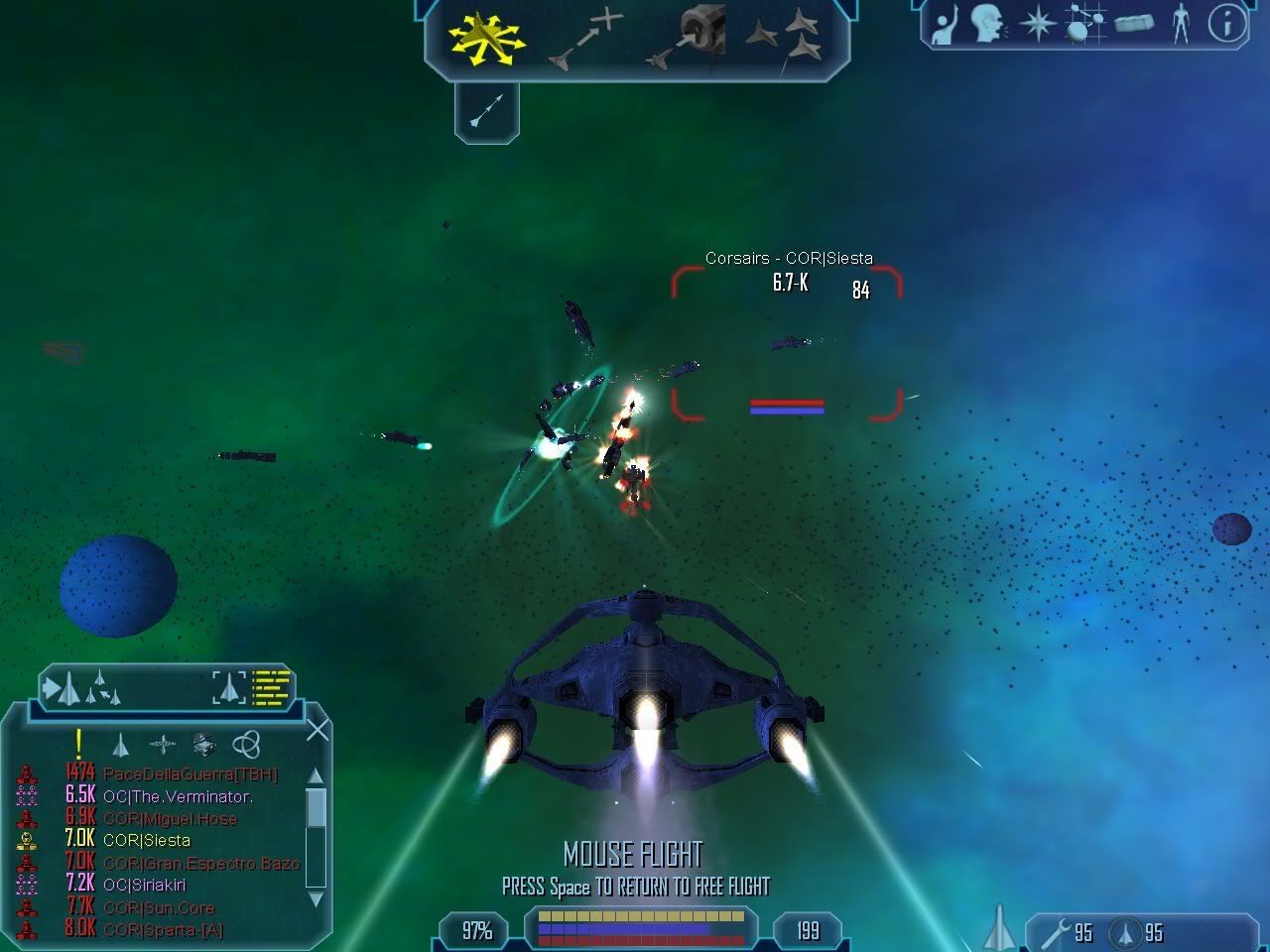Choose the Dock maneuver icon
1270x952 pixels.
tap(689, 39)
